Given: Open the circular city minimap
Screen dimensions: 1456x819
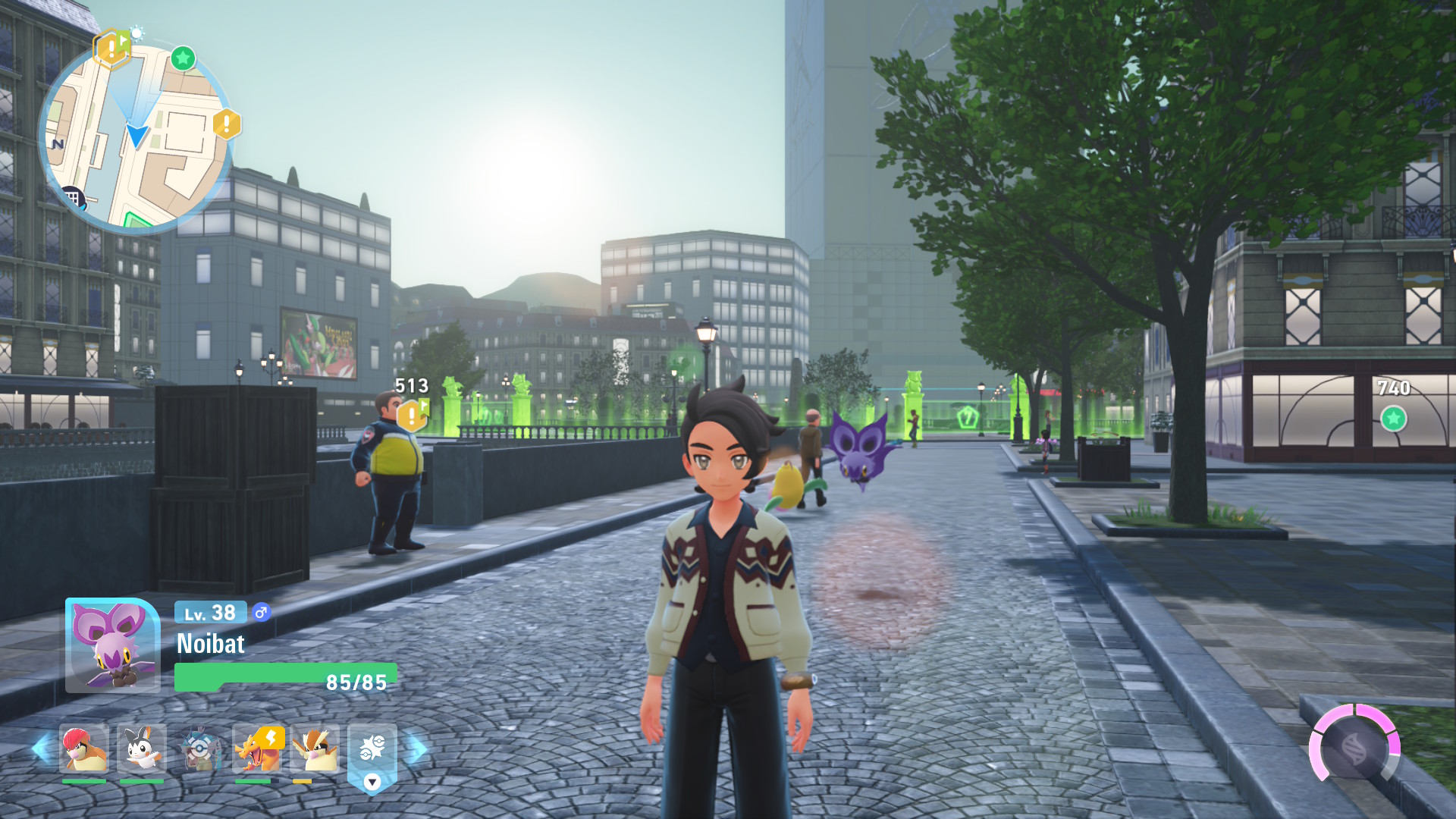Looking at the screenshot, I should pyautogui.click(x=136, y=136).
